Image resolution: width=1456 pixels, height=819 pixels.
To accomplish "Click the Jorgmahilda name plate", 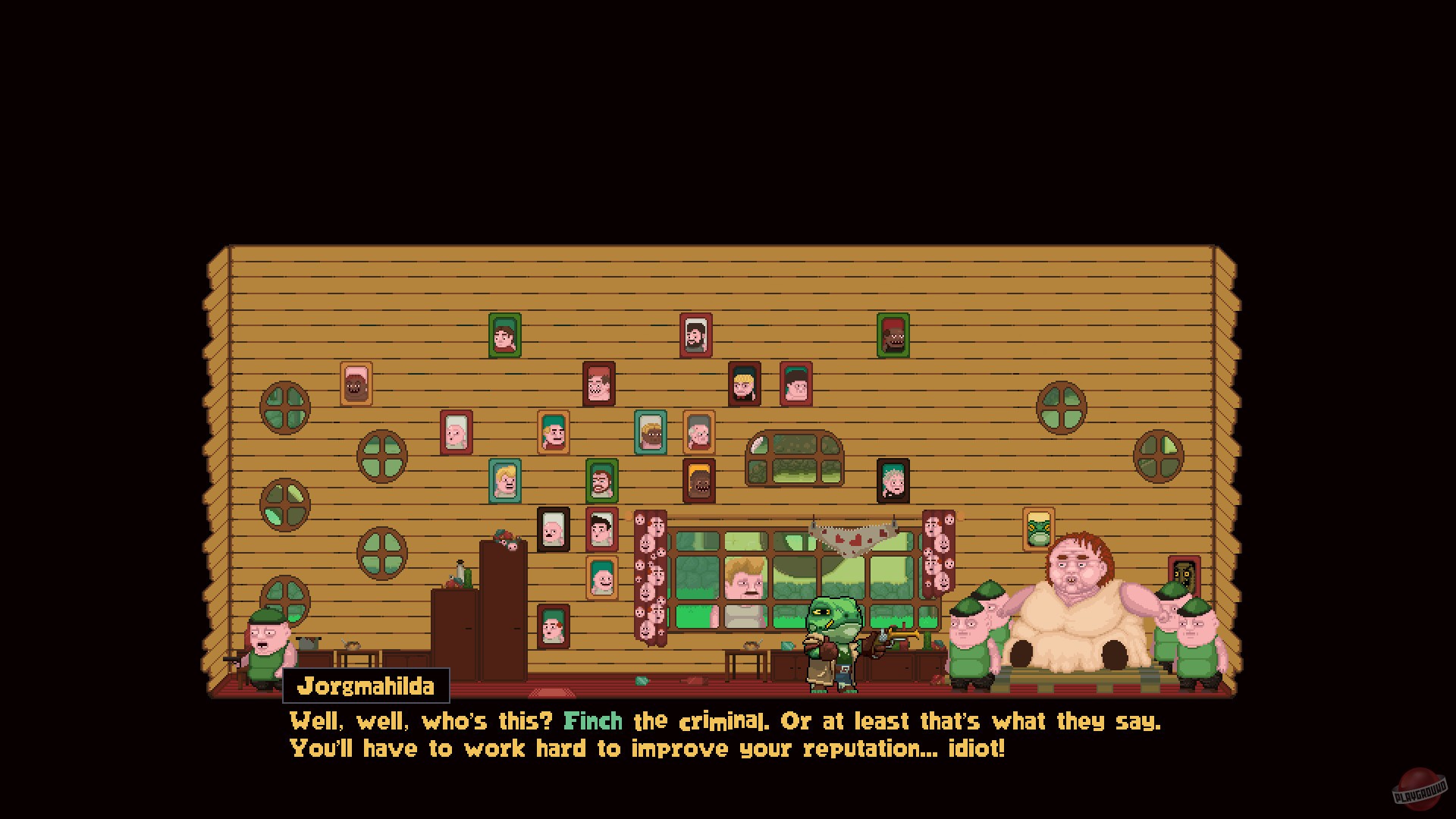I will (366, 687).
